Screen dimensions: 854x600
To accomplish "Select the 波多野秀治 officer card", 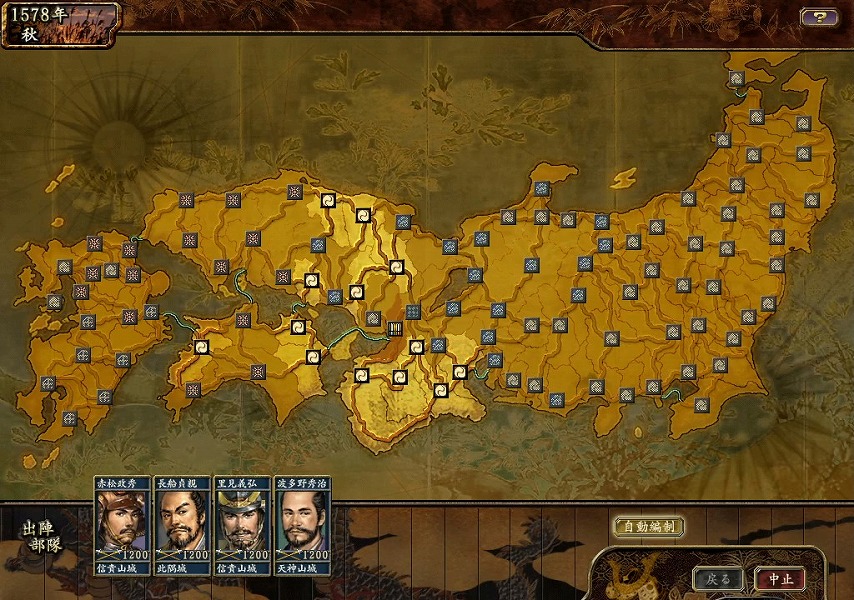I will click(302, 525).
